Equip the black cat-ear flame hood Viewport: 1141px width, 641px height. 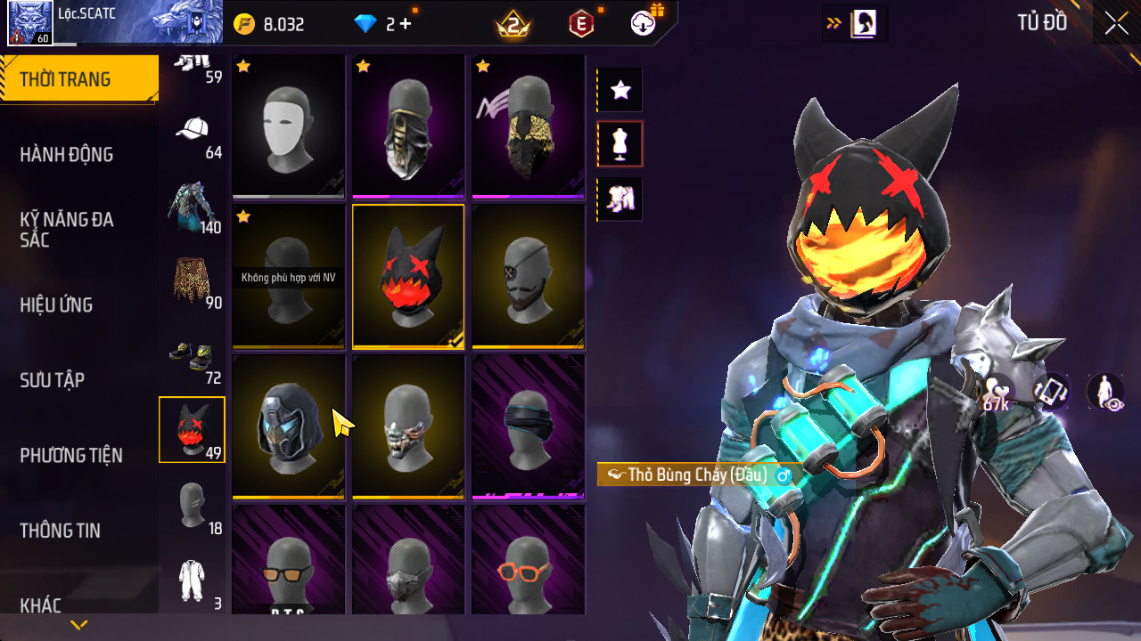[x=408, y=275]
